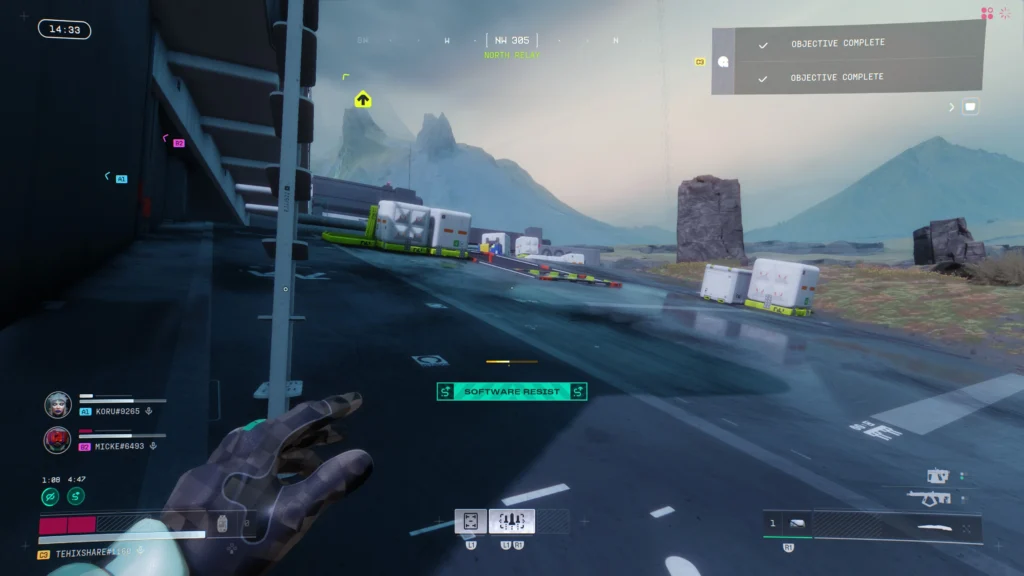The height and width of the screenshot is (576, 1024).
Task: Click the SOFTWARE RESIST status banner
Action: point(511,392)
